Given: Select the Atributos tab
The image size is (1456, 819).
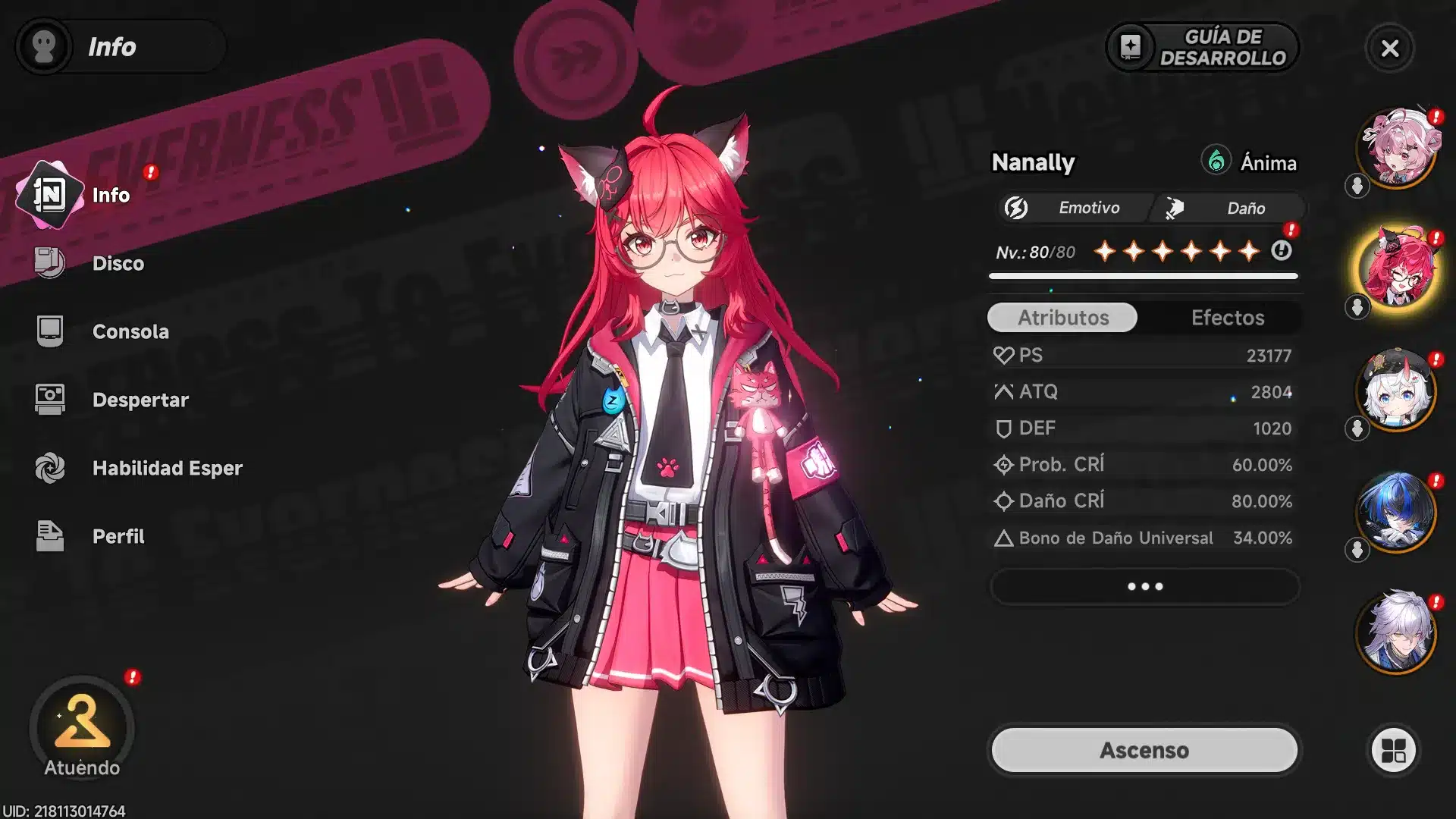Looking at the screenshot, I should click(1062, 318).
